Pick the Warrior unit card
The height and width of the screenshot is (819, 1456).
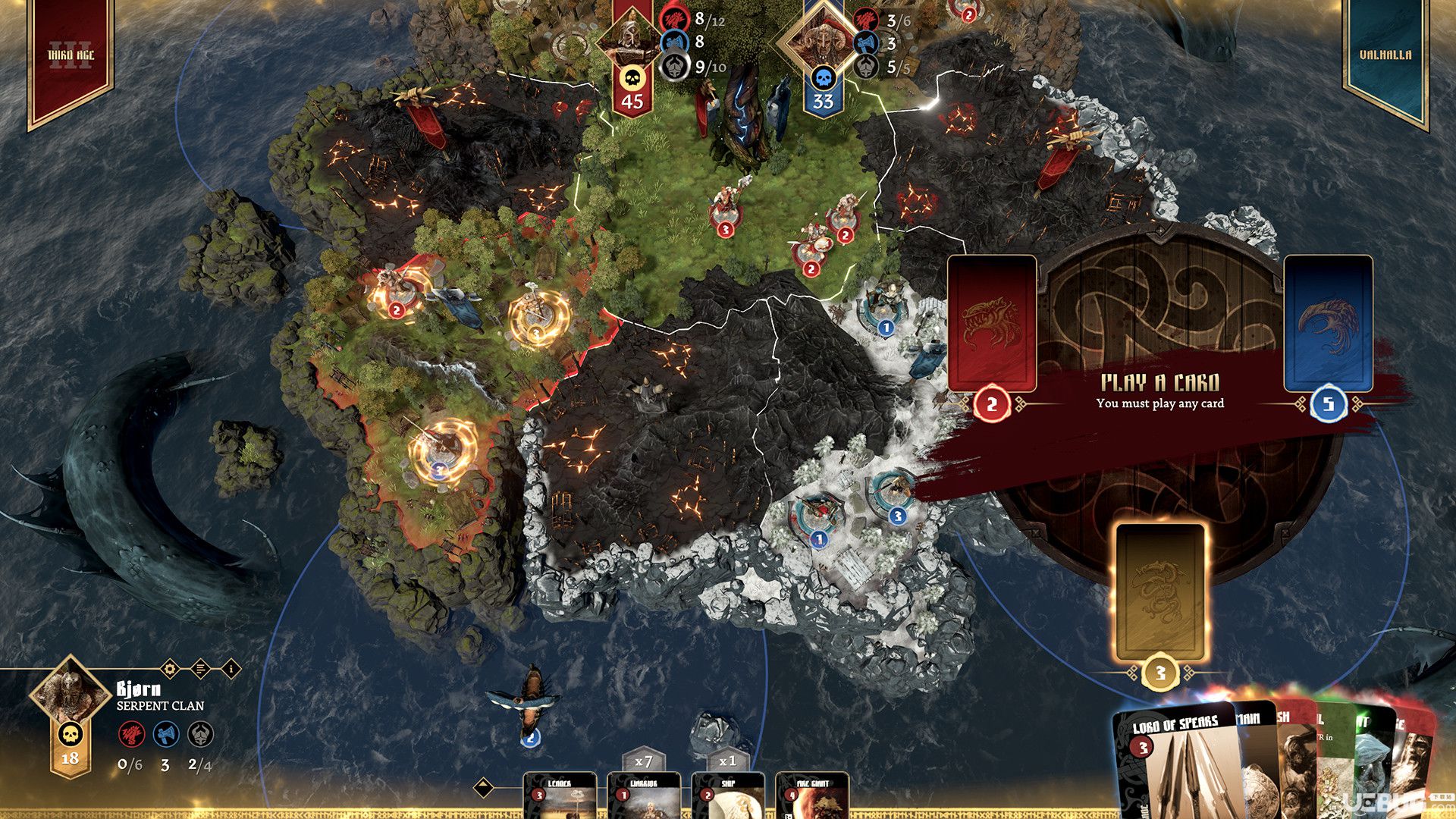click(644, 796)
